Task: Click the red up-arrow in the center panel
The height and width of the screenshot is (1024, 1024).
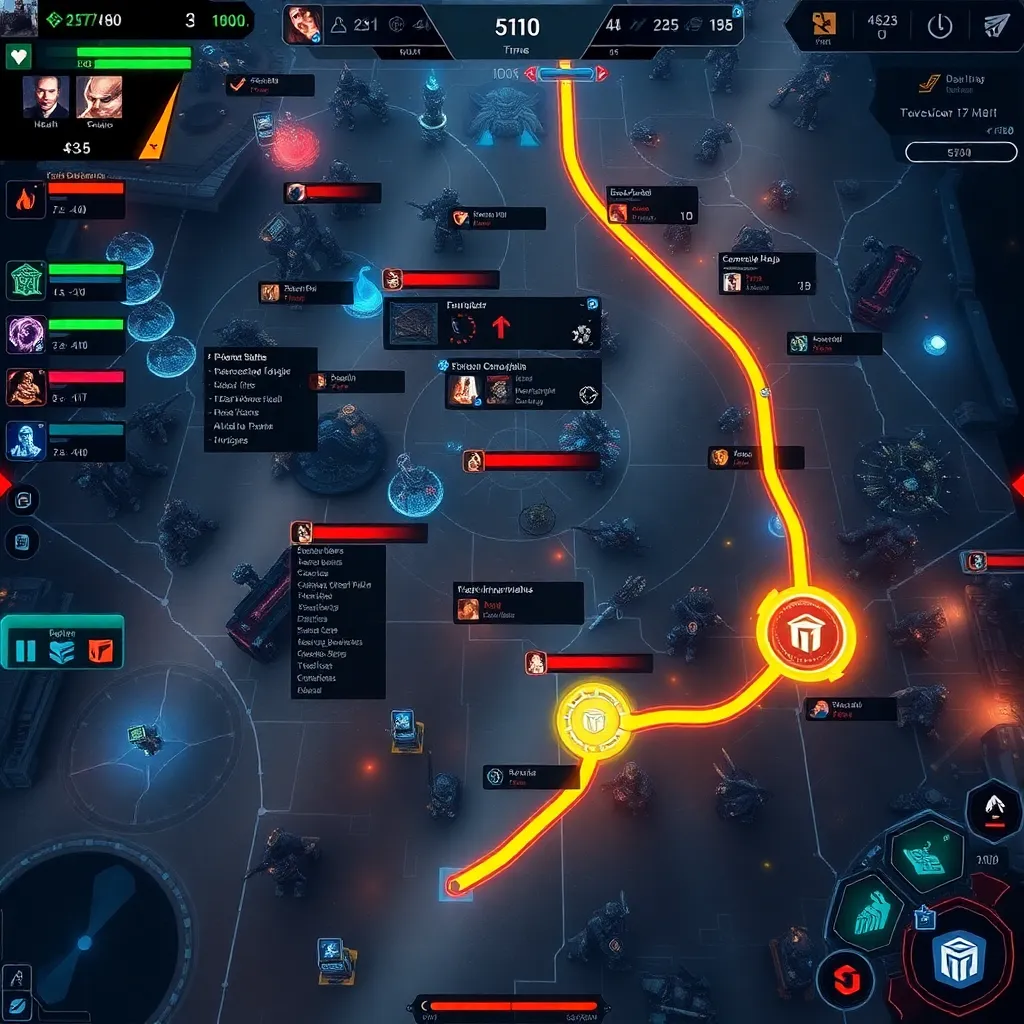Action: click(502, 327)
